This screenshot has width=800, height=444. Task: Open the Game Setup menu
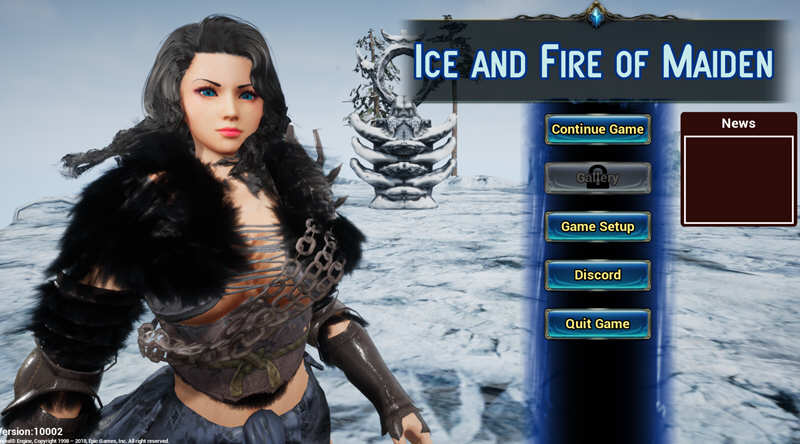[x=597, y=226]
